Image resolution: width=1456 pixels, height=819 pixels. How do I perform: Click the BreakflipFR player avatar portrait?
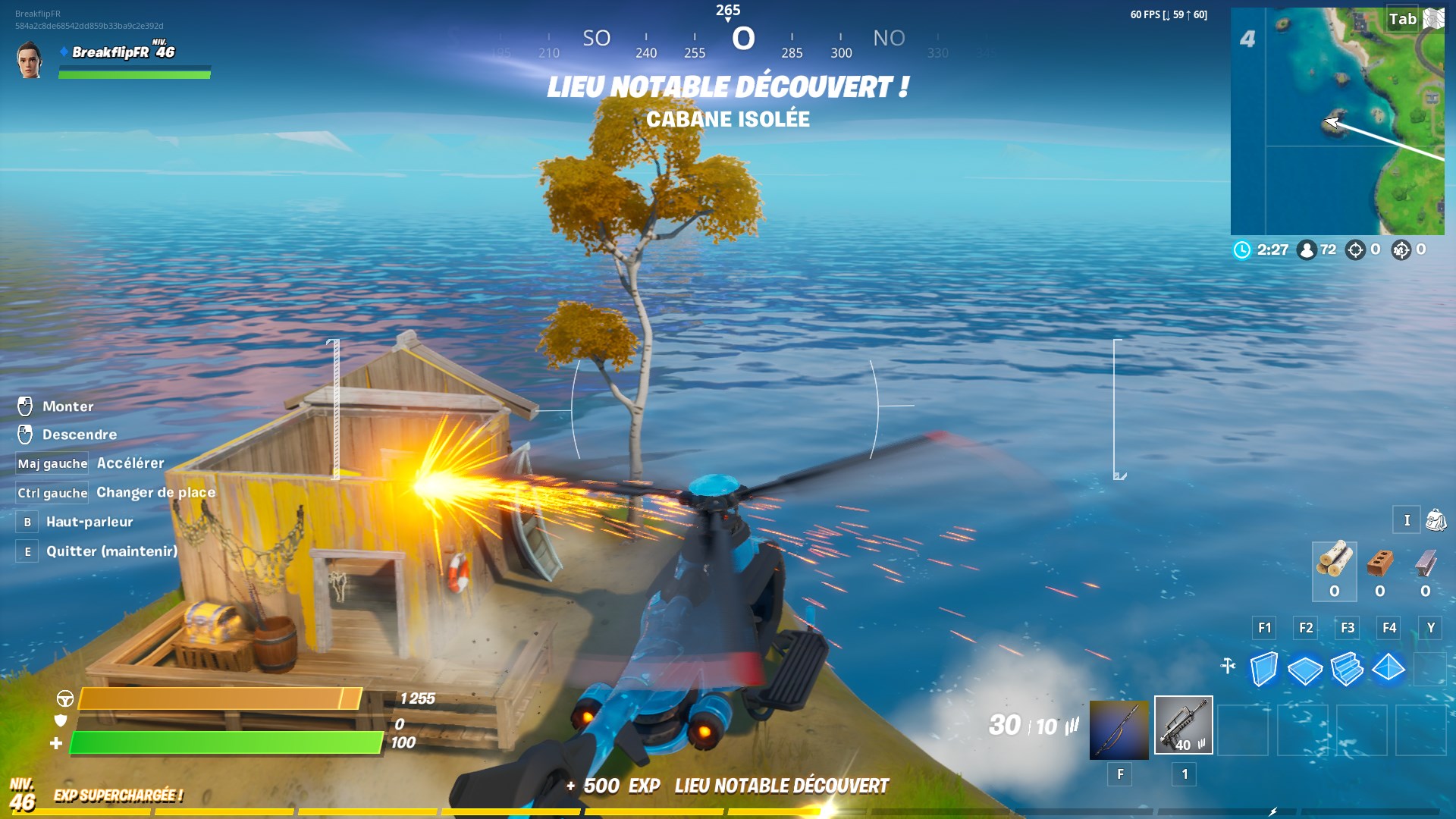click(30, 60)
